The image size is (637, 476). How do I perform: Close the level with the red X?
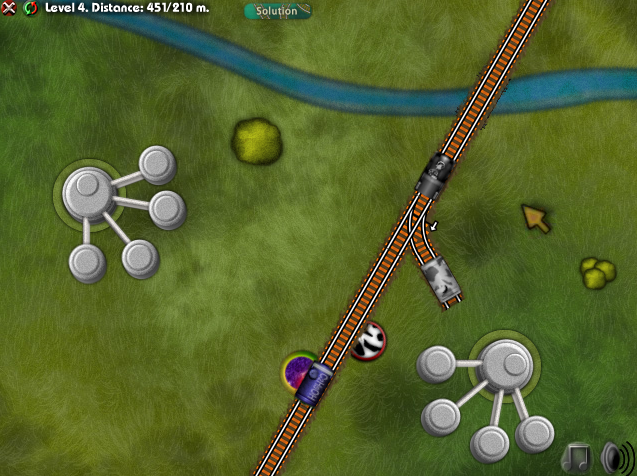pyautogui.click(x=10, y=9)
